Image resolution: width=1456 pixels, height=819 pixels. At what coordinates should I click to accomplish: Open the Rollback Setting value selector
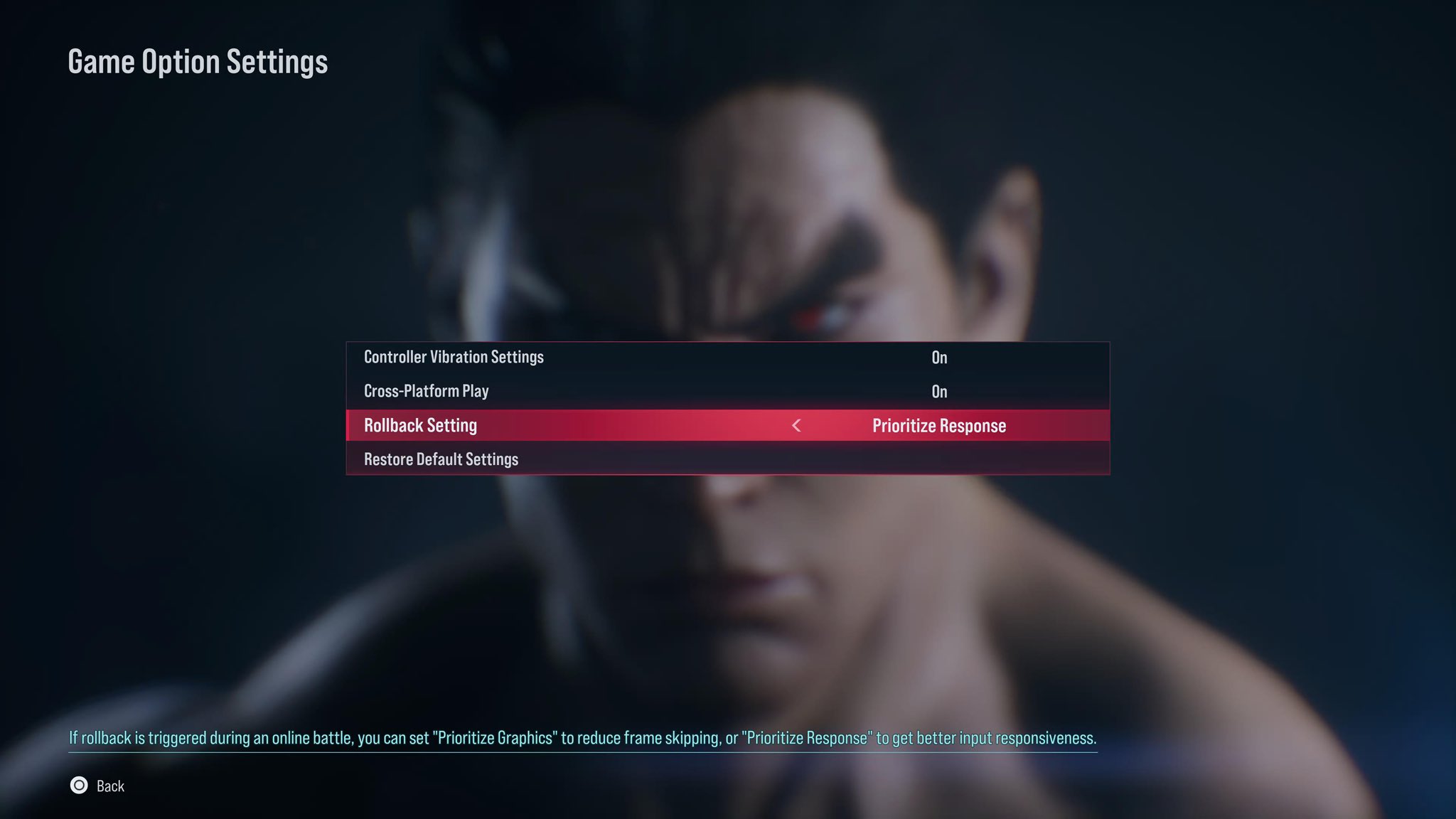point(938,425)
